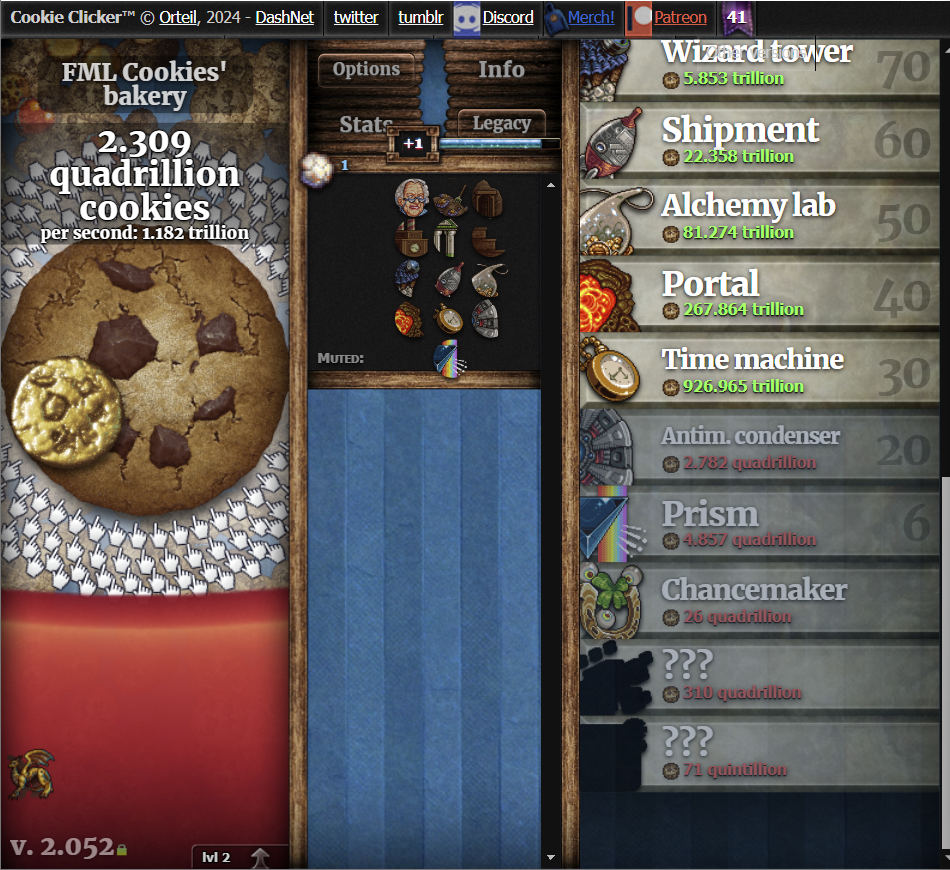Open the Legacy ascension button

[x=501, y=123]
